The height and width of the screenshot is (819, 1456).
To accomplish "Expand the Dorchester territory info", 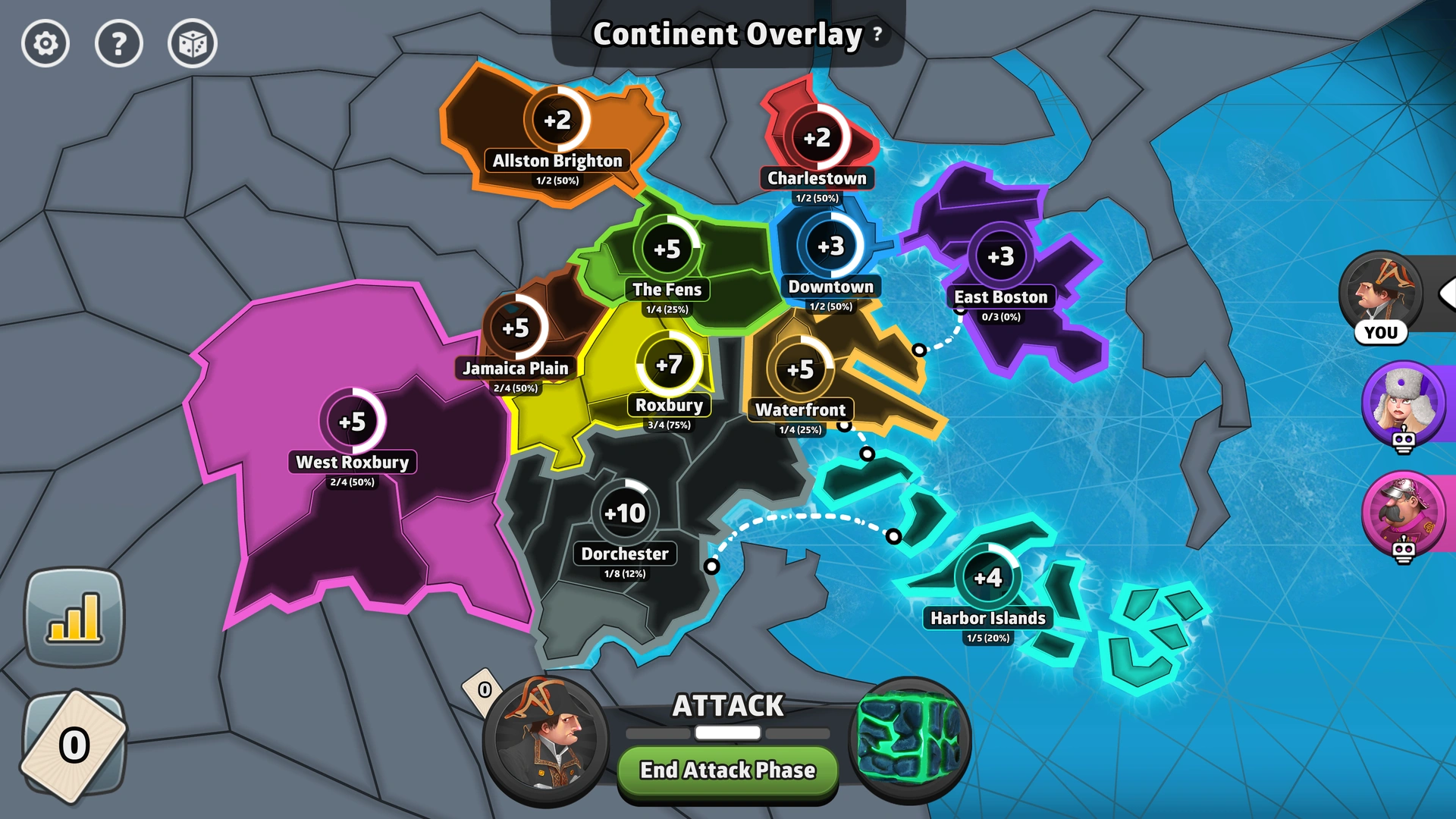I will click(624, 554).
